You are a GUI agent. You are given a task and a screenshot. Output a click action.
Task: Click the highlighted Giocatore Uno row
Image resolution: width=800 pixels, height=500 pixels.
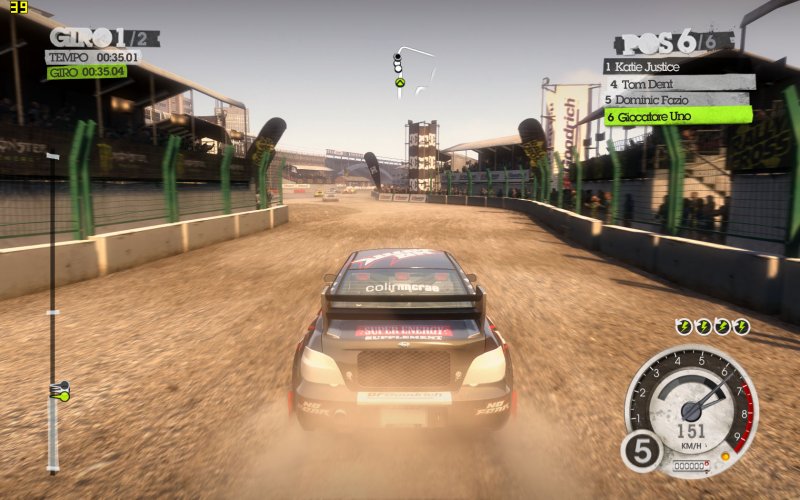(677, 116)
